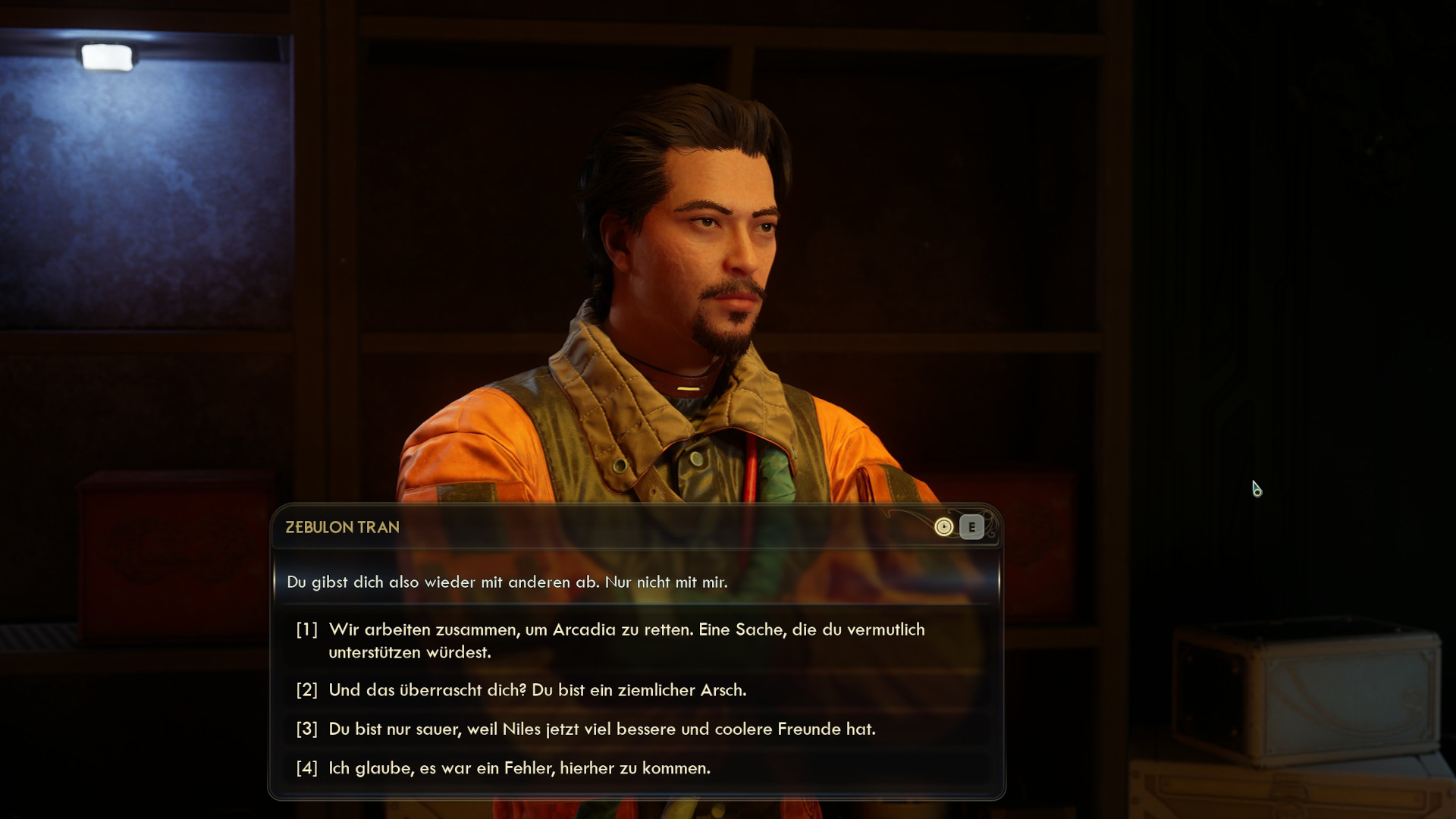1456x819 pixels.
Task: Choose the reply about saving Arcadia together
Action: pyautogui.click(x=626, y=640)
